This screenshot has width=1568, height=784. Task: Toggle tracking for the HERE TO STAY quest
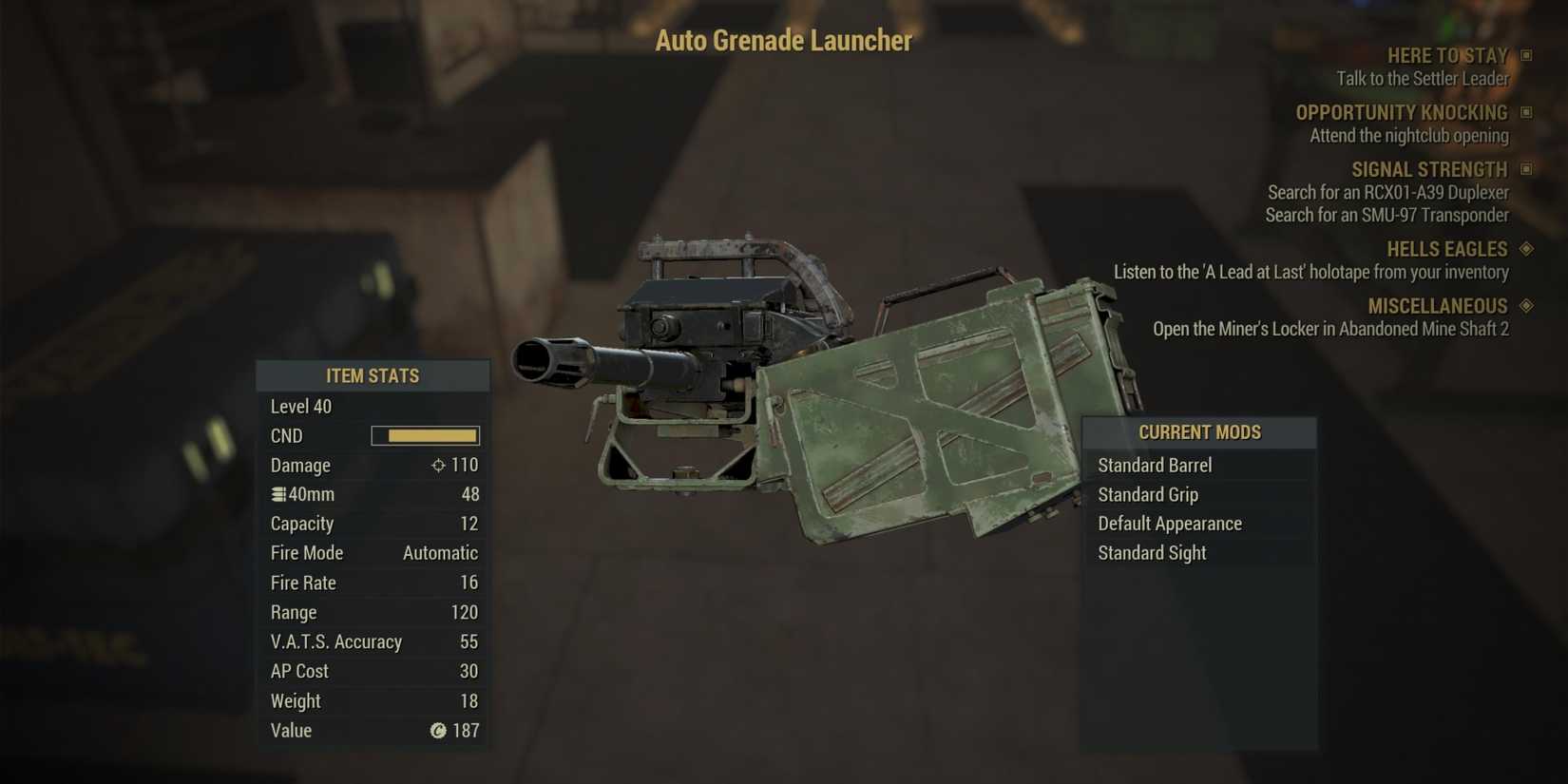point(1528,55)
